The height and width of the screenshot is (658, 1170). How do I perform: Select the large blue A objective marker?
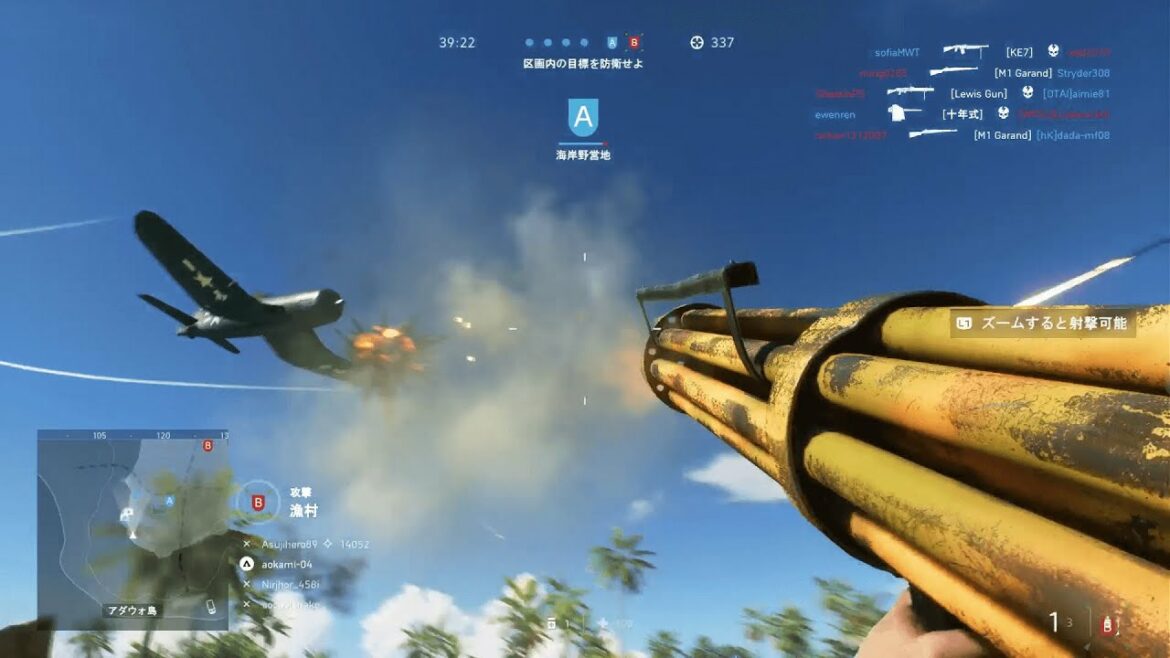point(583,118)
